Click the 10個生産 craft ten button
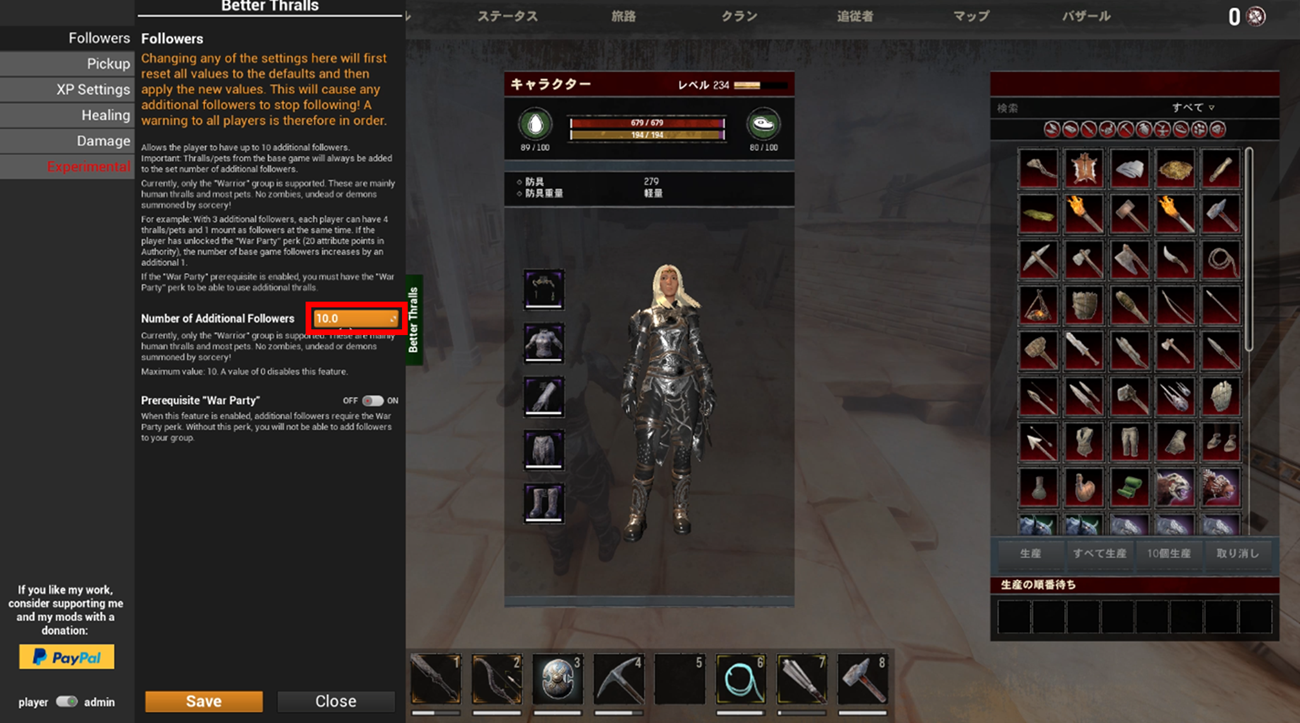 click(x=1168, y=552)
